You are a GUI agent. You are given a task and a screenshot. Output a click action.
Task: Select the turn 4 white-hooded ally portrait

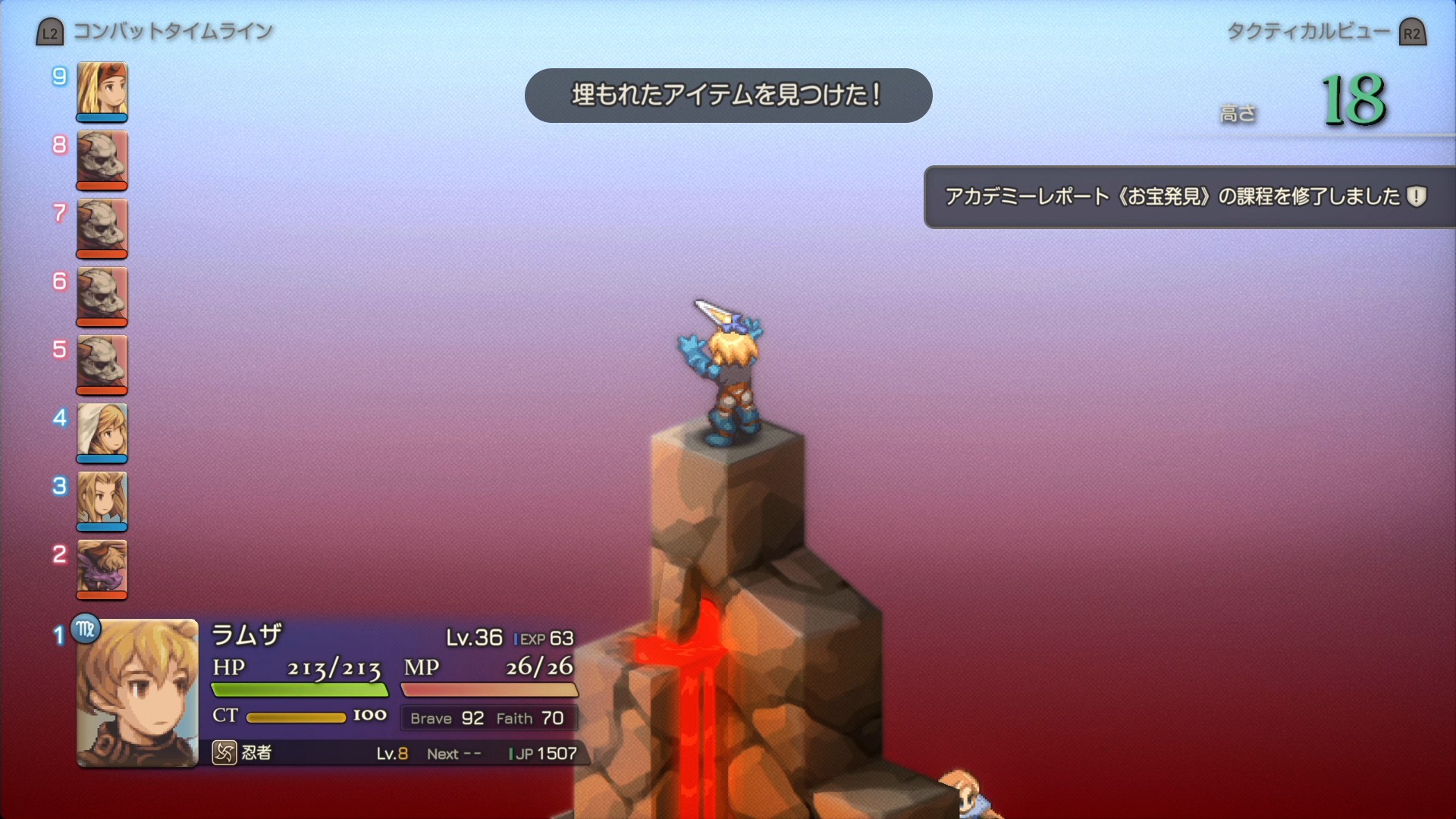pos(102,431)
